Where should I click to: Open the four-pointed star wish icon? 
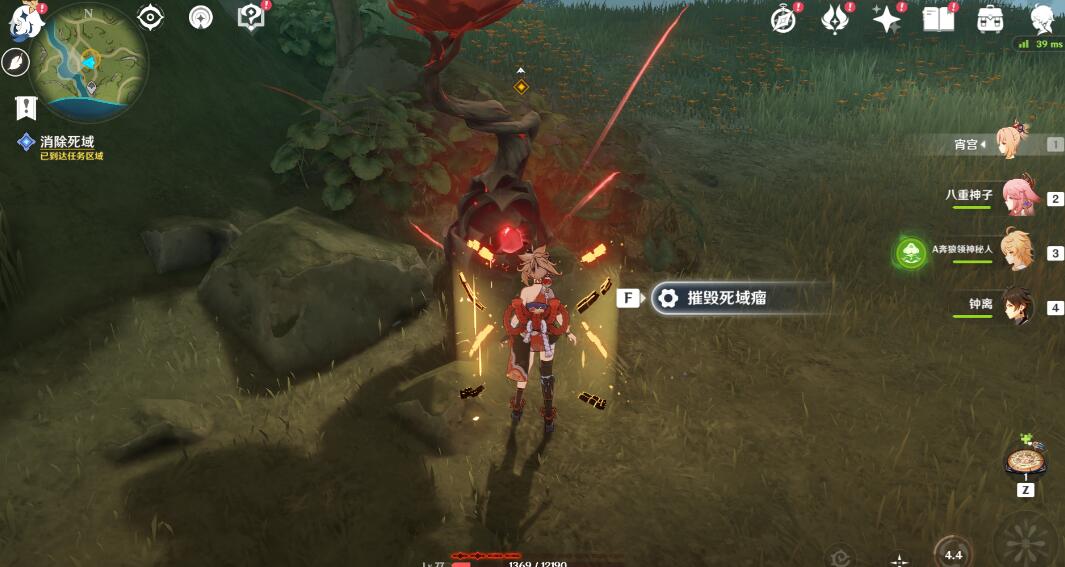(x=886, y=19)
